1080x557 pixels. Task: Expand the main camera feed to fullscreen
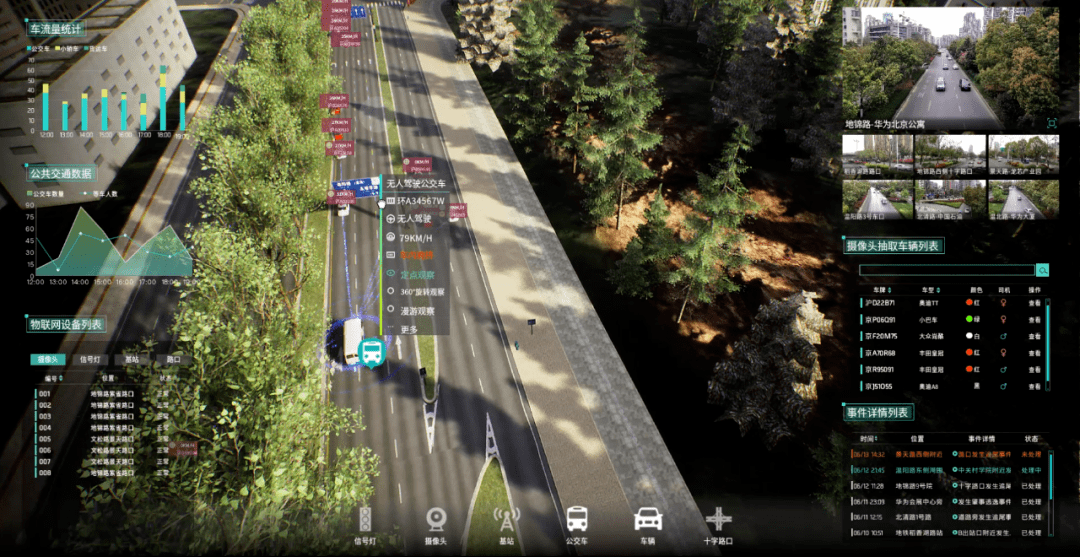pos(1051,122)
